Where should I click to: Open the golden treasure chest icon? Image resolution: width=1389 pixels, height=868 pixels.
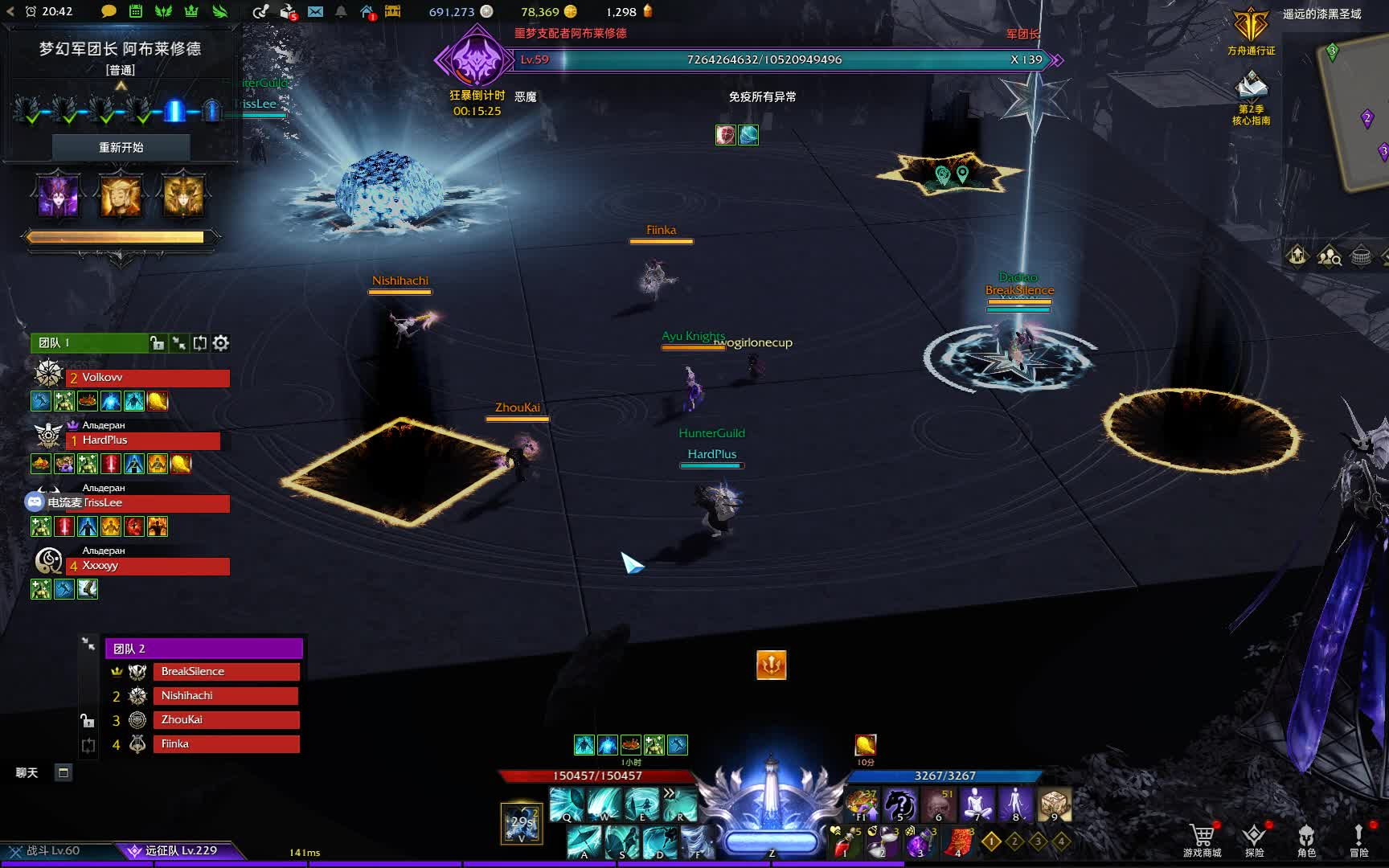[x=392, y=11]
